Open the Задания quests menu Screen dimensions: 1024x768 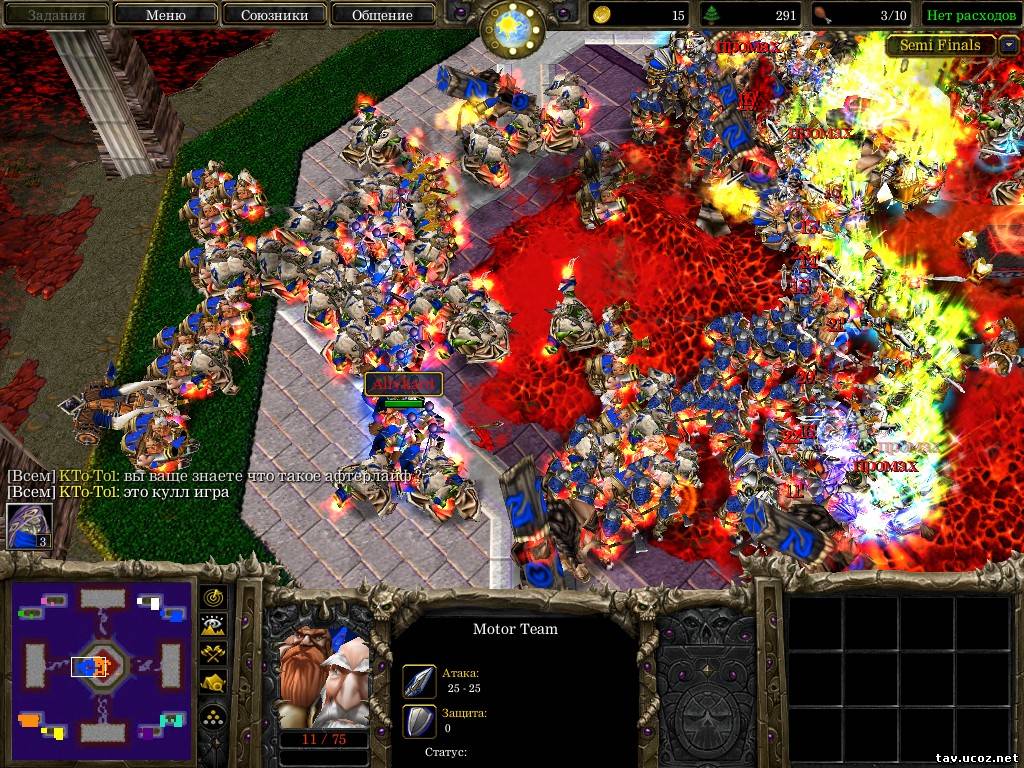(x=55, y=15)
